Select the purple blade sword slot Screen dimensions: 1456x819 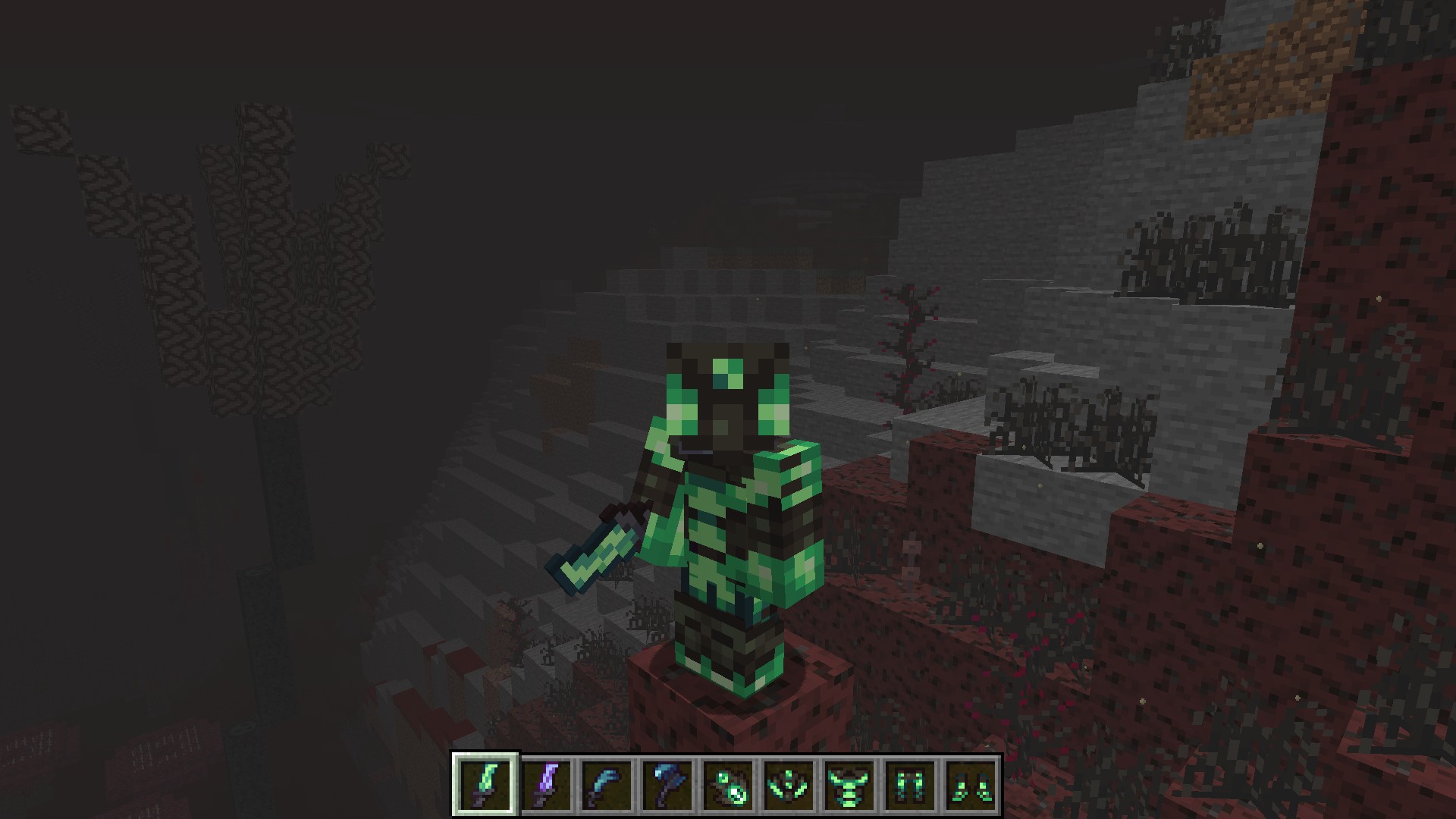(x=547, y=784)
